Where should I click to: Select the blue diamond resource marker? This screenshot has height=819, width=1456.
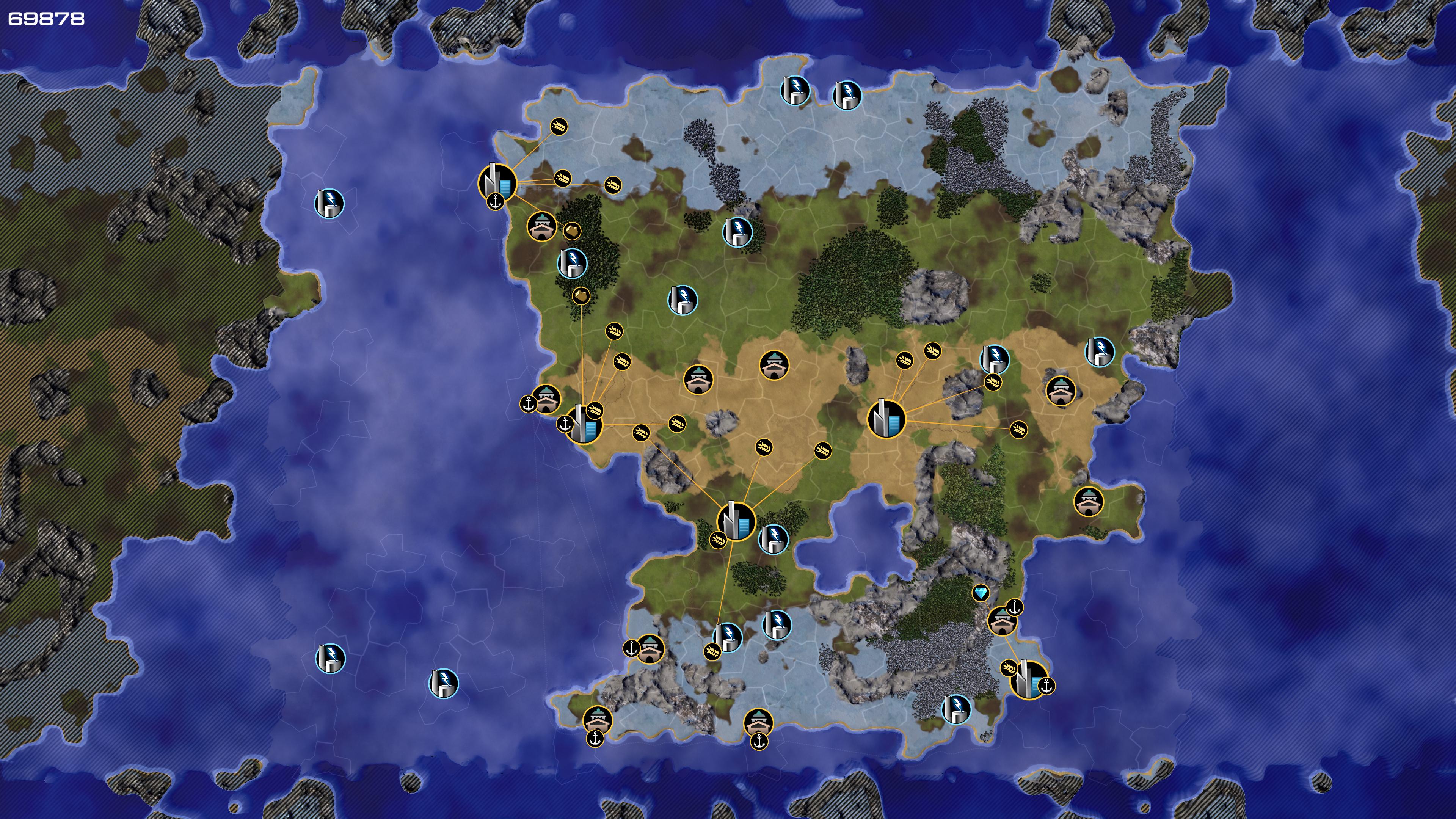[x=981, y=593]
